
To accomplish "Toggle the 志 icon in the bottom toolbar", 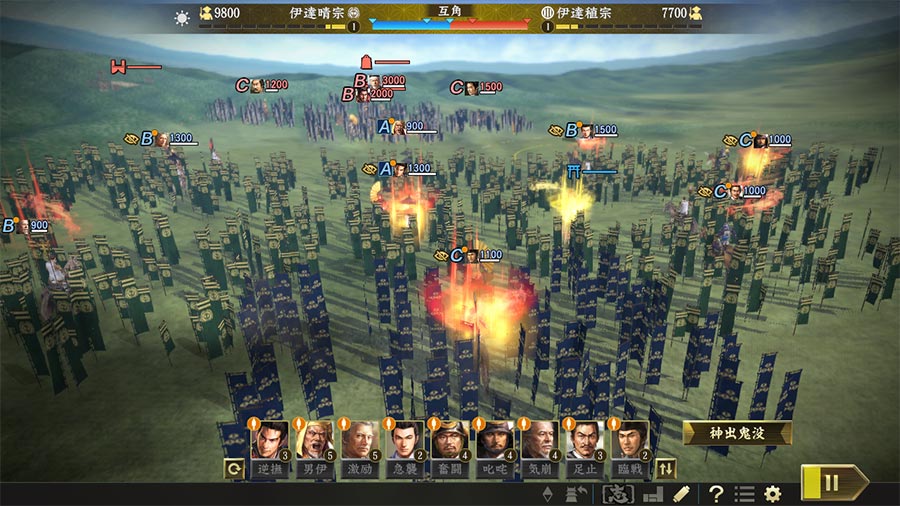I will pyautogui.click(x=617, y=493).
